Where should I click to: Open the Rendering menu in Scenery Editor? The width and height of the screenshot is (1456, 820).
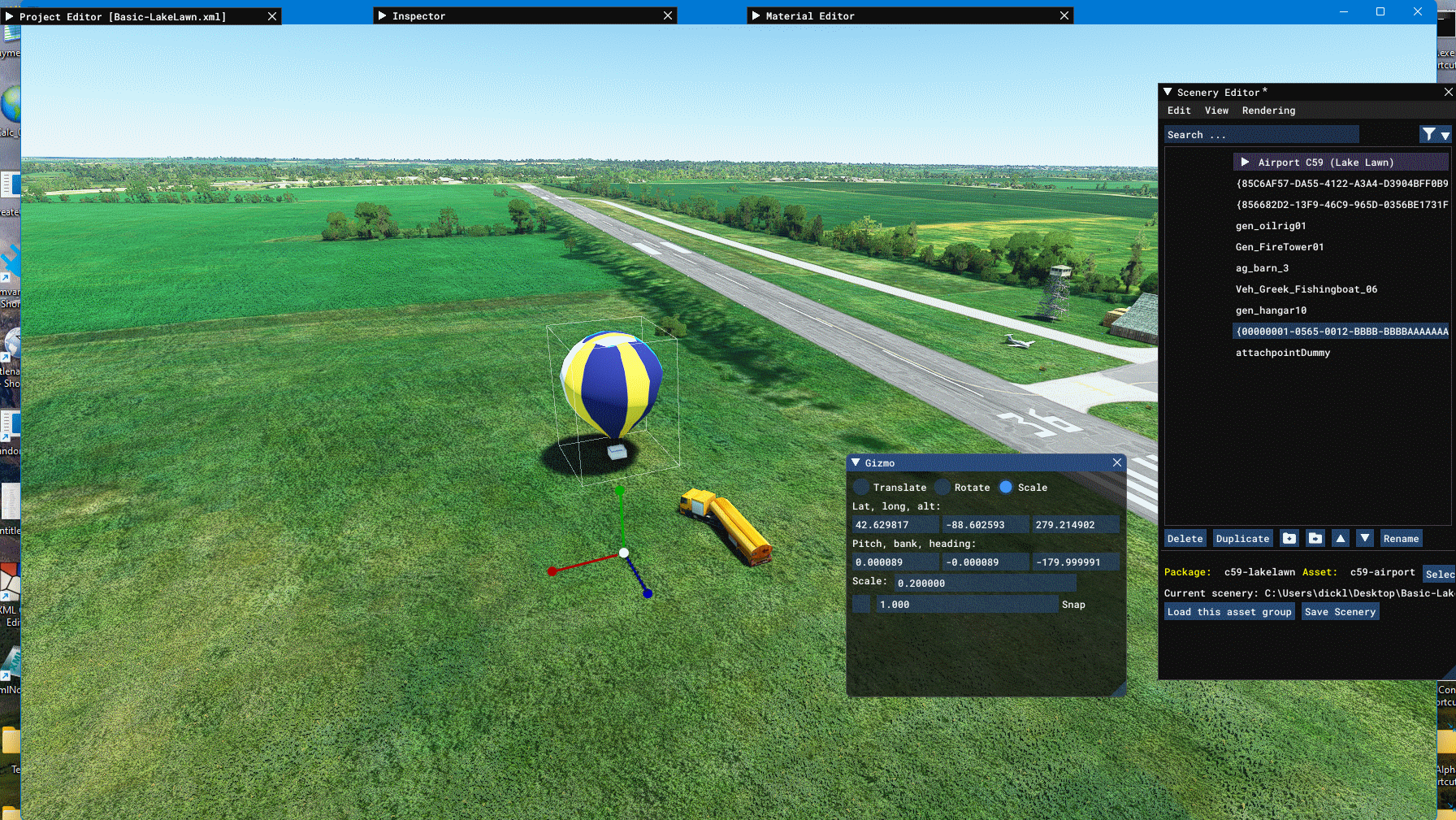pos(1268,111)
